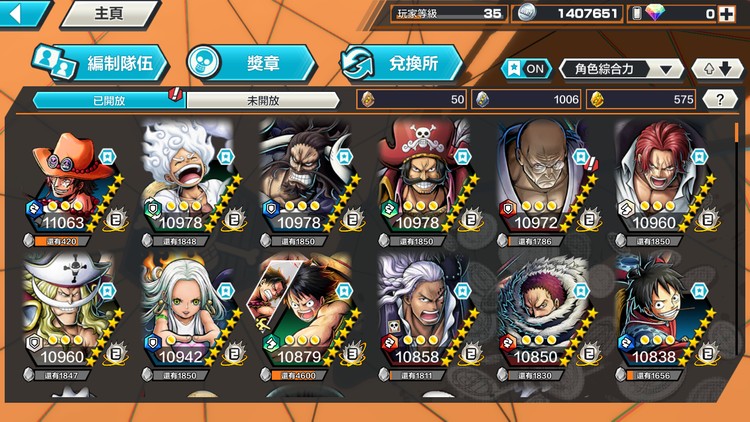Switch to the 未開放 tab
750x422 pixels.
pyautogui.click(x=264, y=100)
